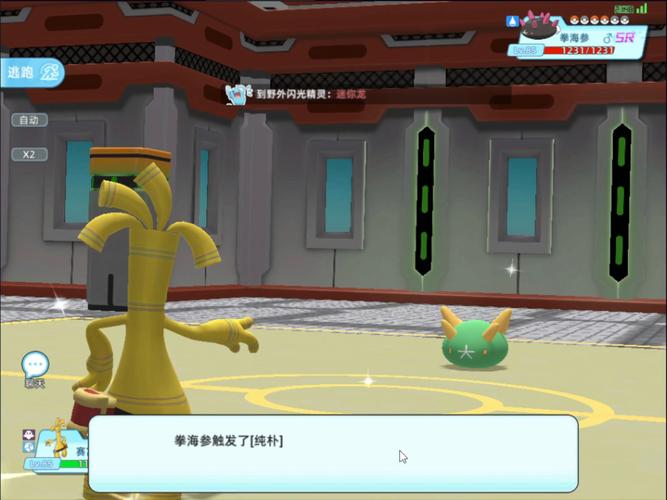
Task: Toggle the X2 battle speed
Action: (x=29, y=154)
